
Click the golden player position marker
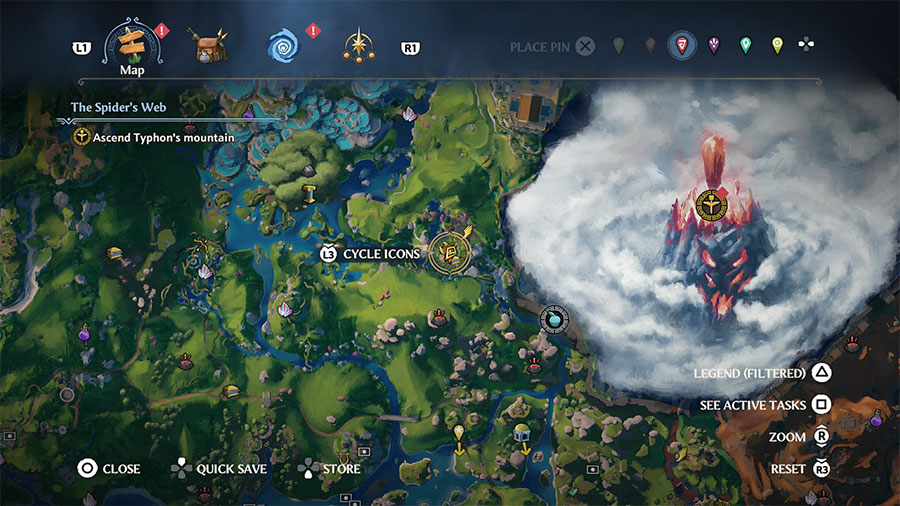(x=450, y=251)
